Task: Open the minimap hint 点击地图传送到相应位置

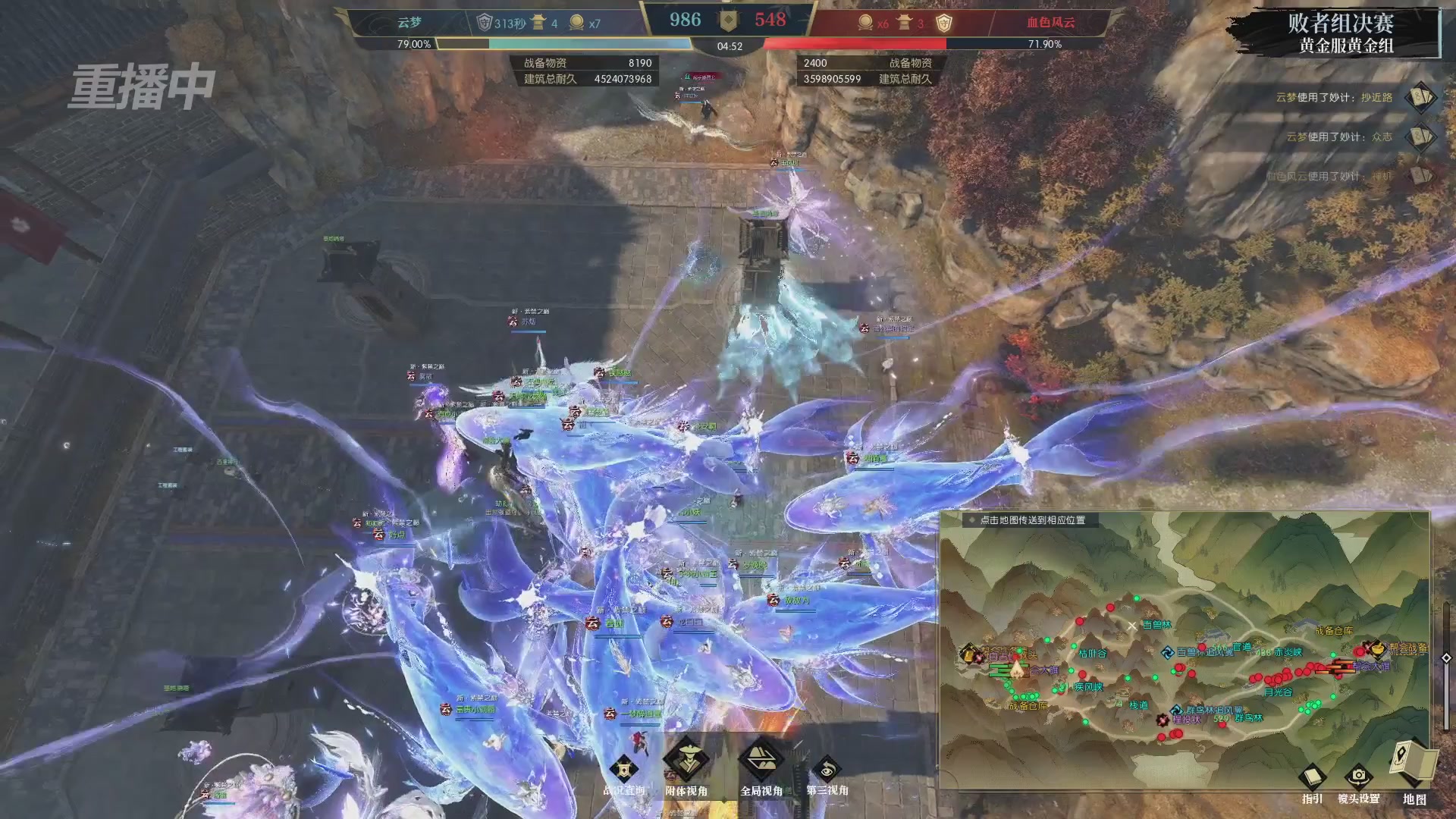Action: 1031,521
